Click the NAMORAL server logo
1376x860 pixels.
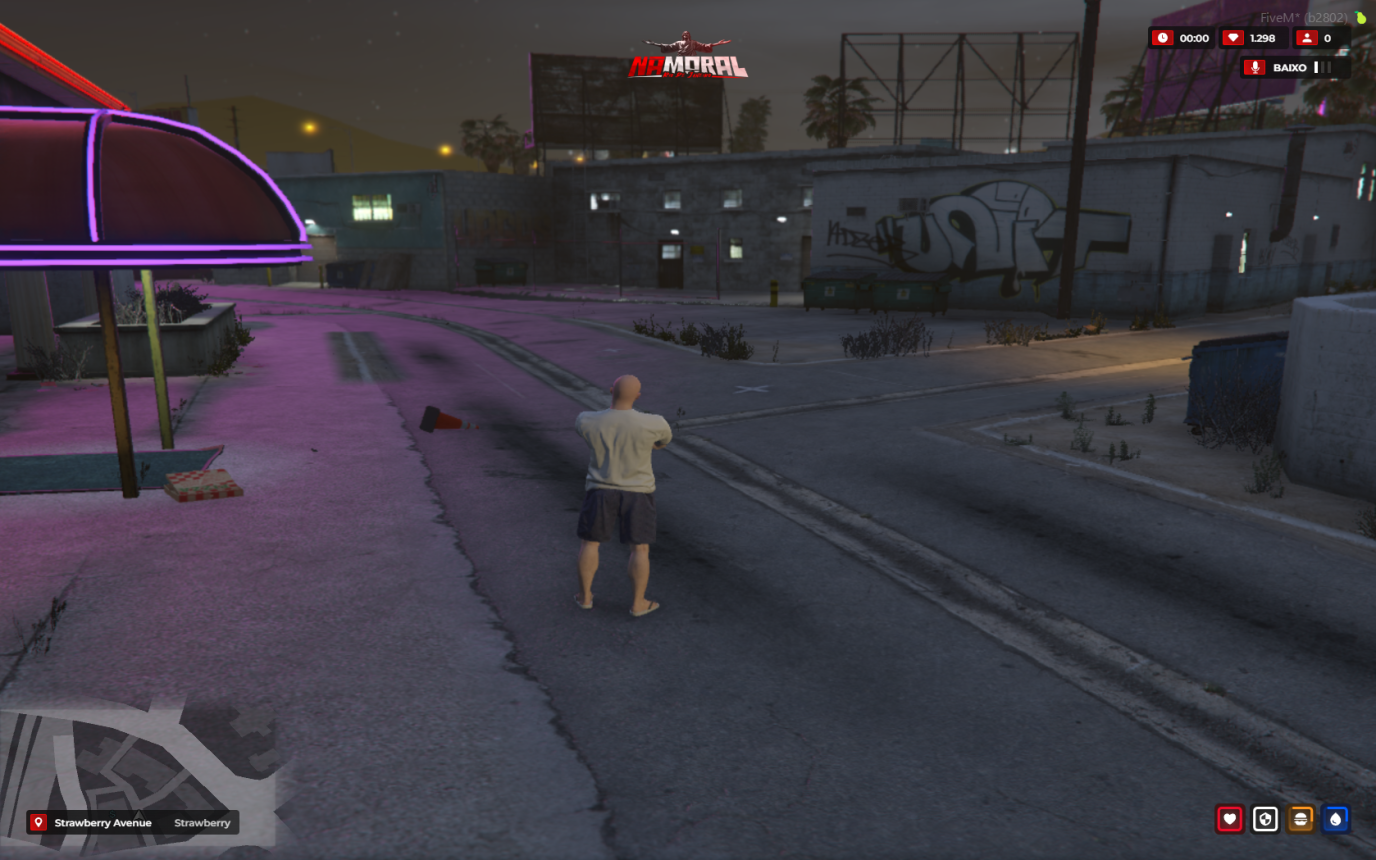click(x=688, y=60)
